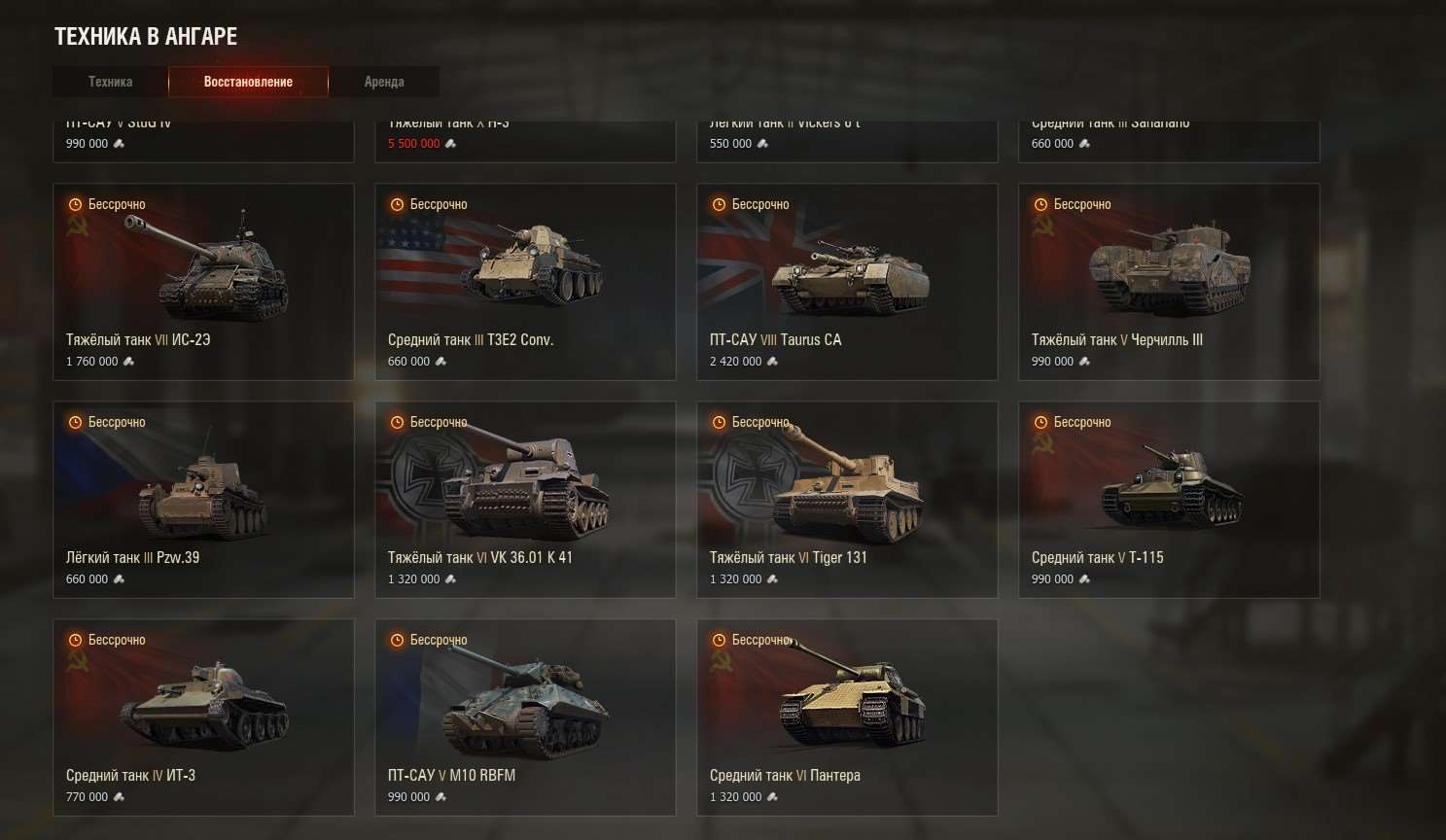Viewport: 1446px width, 840px height.
Task: Switch to the Техника tab
Action: pos(109,82)
